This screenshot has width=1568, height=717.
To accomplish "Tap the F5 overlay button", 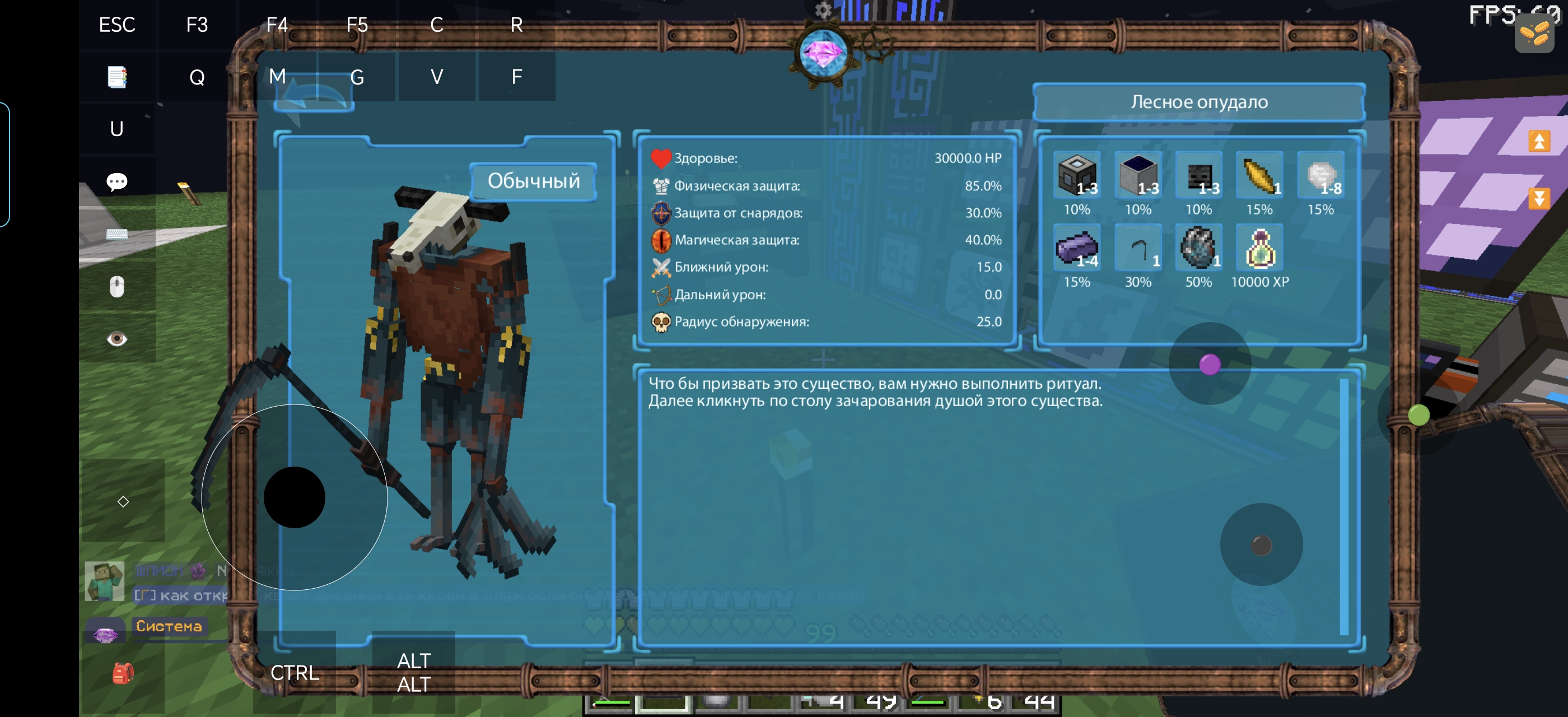I will [357, 25].
